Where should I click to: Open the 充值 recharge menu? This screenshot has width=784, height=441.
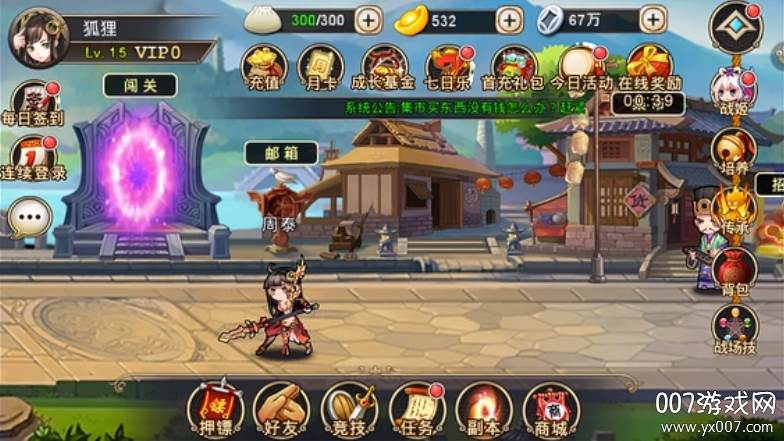point(264,66)
